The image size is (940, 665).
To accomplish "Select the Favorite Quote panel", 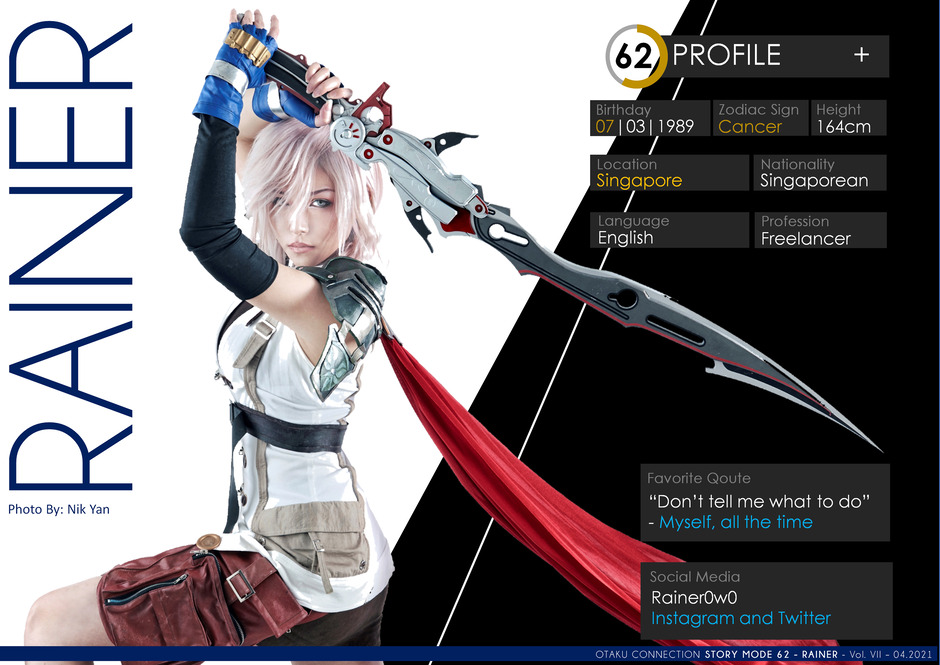I will point(765,502).
